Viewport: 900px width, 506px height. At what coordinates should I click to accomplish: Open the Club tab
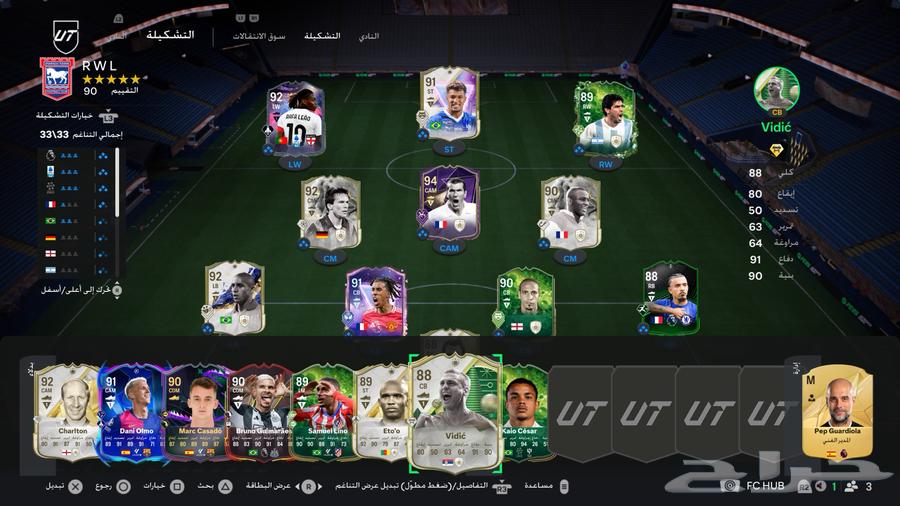pyautogui.click(x=369, y=36)
